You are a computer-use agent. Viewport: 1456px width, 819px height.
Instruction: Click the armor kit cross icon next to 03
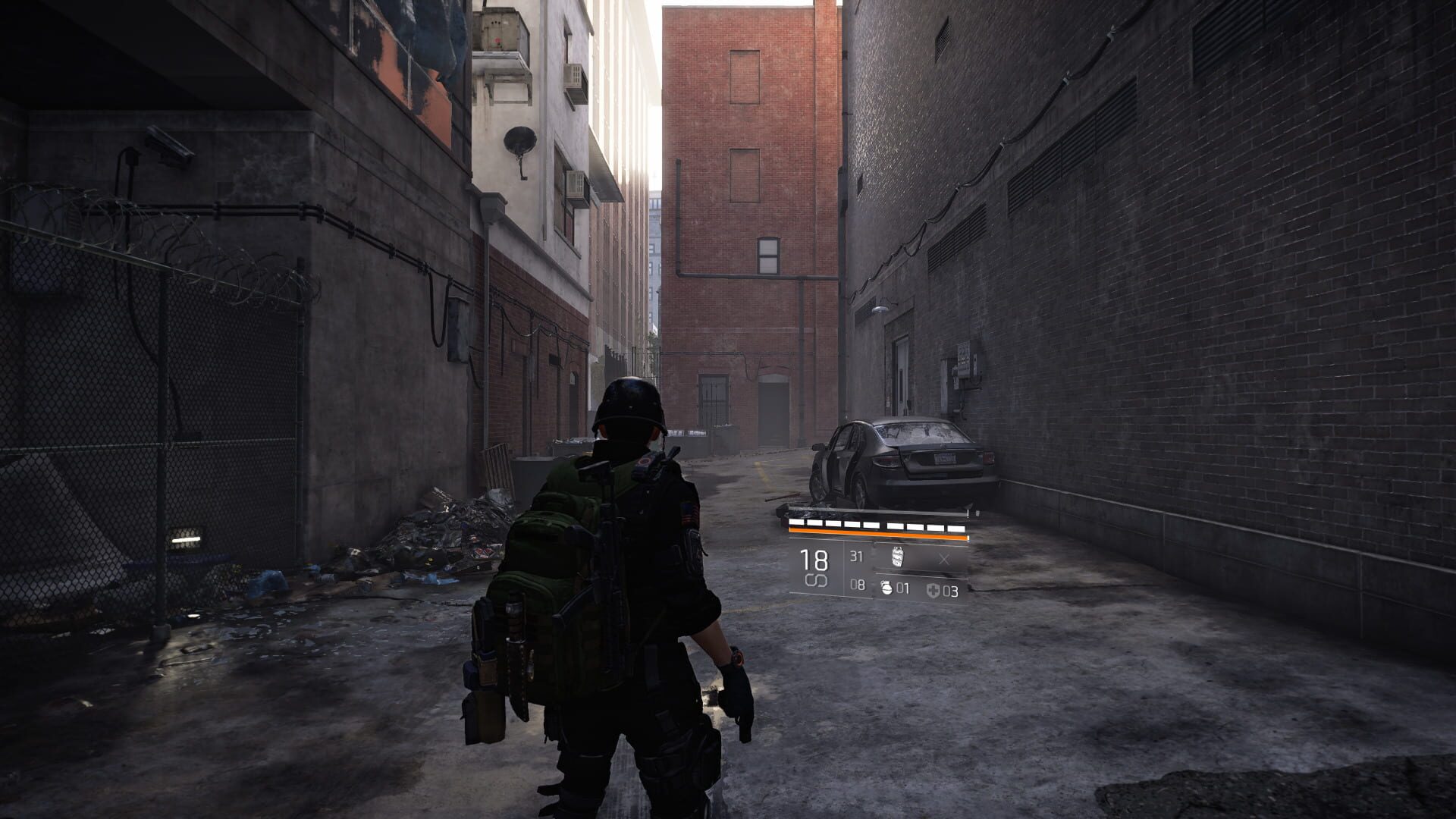click(935, 589)
